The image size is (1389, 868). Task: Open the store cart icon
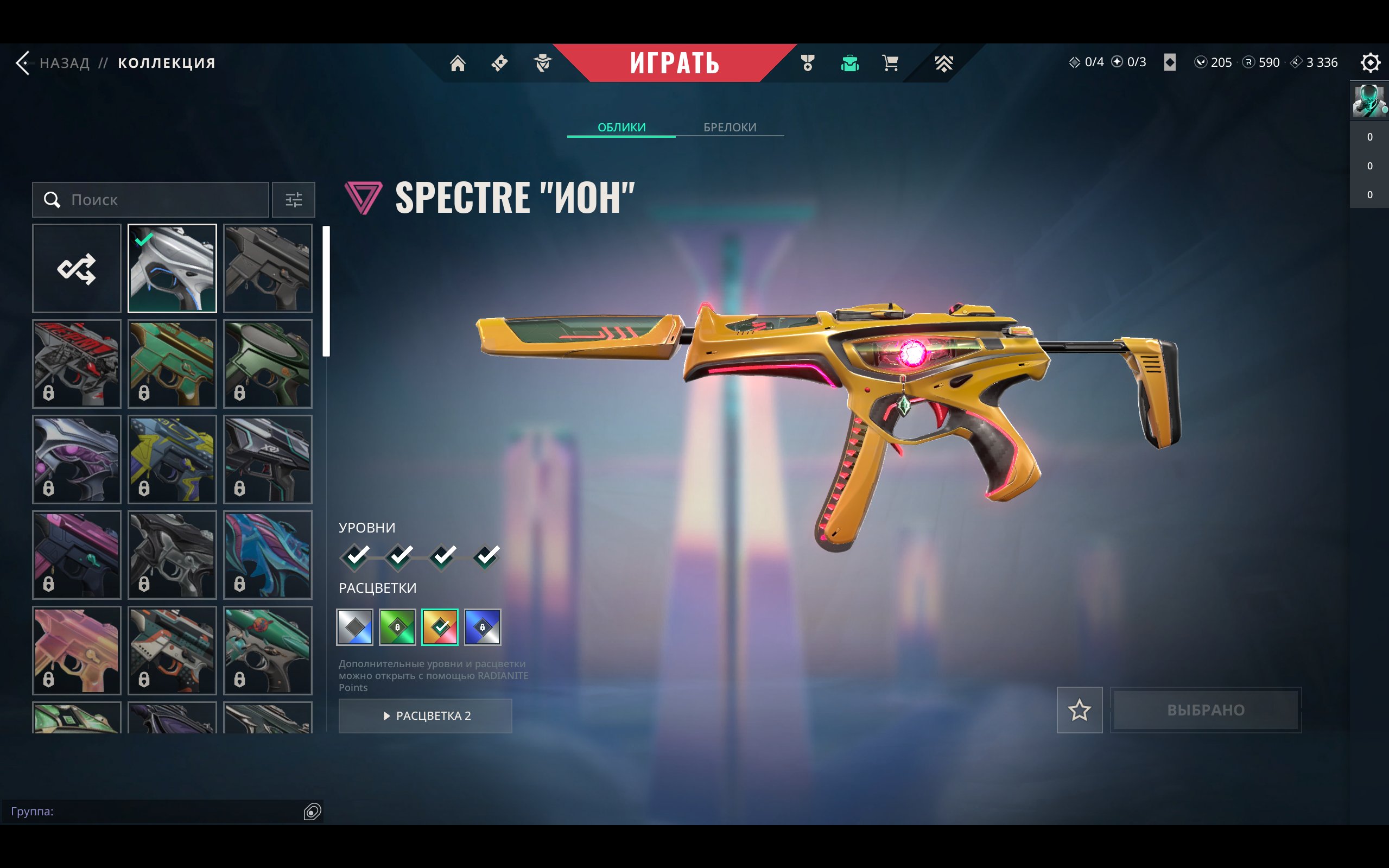click(890, 62)
